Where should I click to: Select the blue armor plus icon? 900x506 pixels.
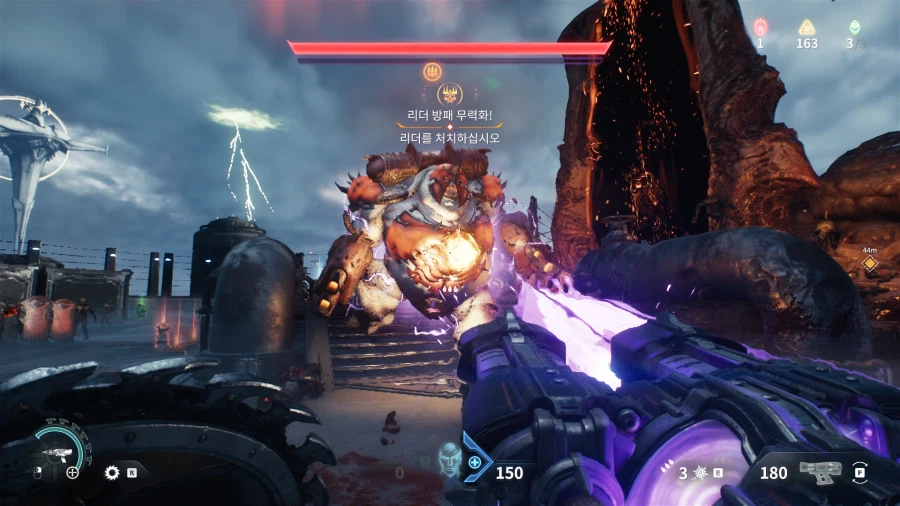(476, 463)
